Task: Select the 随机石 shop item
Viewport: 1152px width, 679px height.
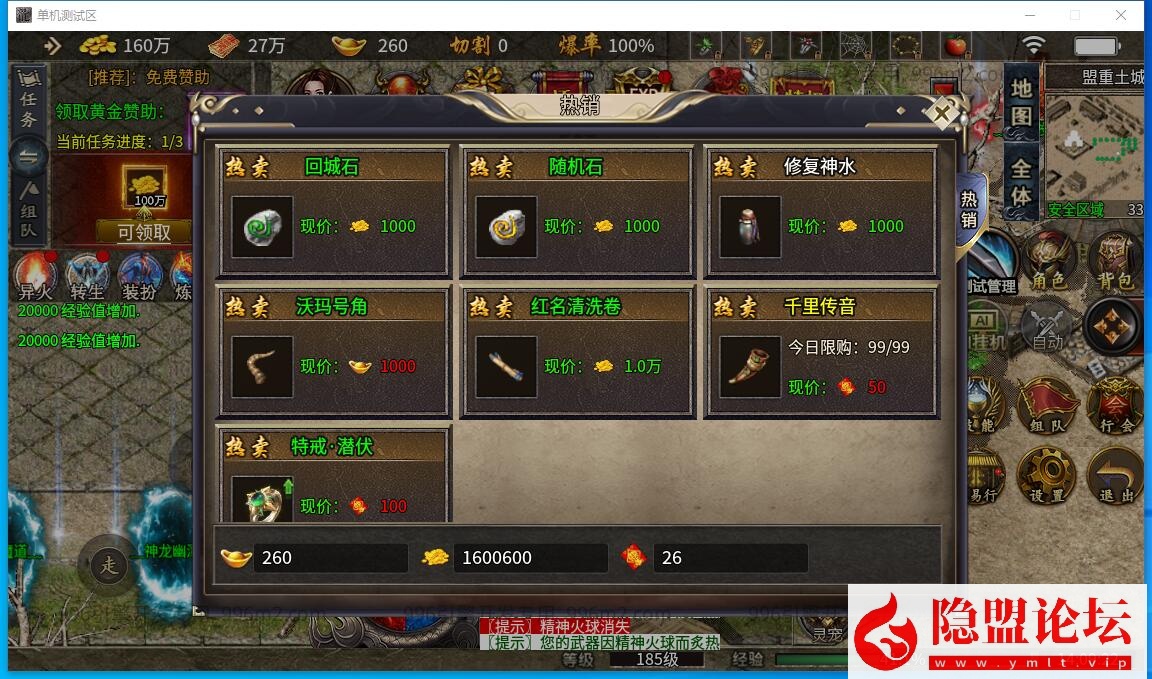Action: tap(507, 227)
